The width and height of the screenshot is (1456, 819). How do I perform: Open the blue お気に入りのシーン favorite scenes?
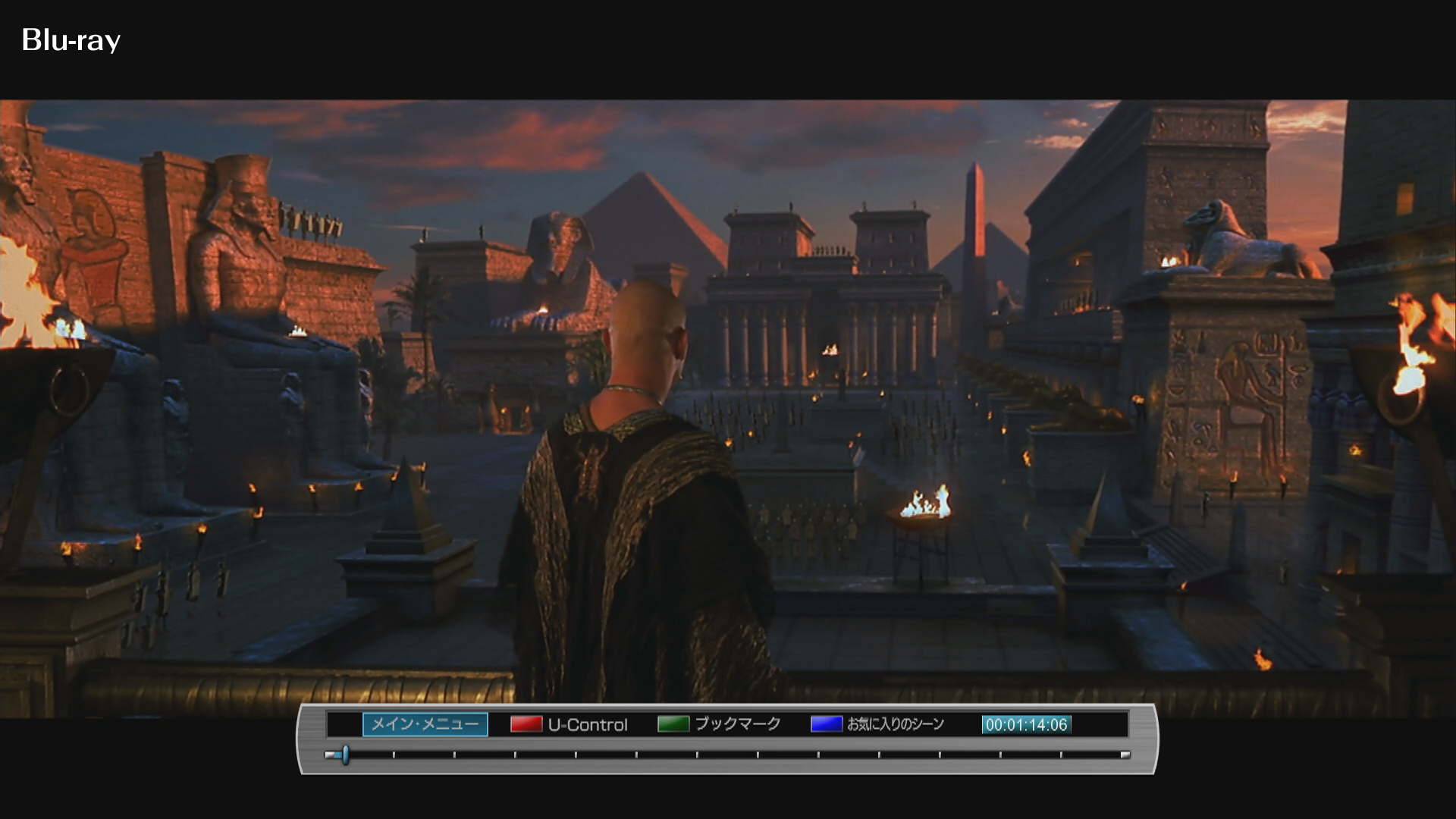point(877,724)
